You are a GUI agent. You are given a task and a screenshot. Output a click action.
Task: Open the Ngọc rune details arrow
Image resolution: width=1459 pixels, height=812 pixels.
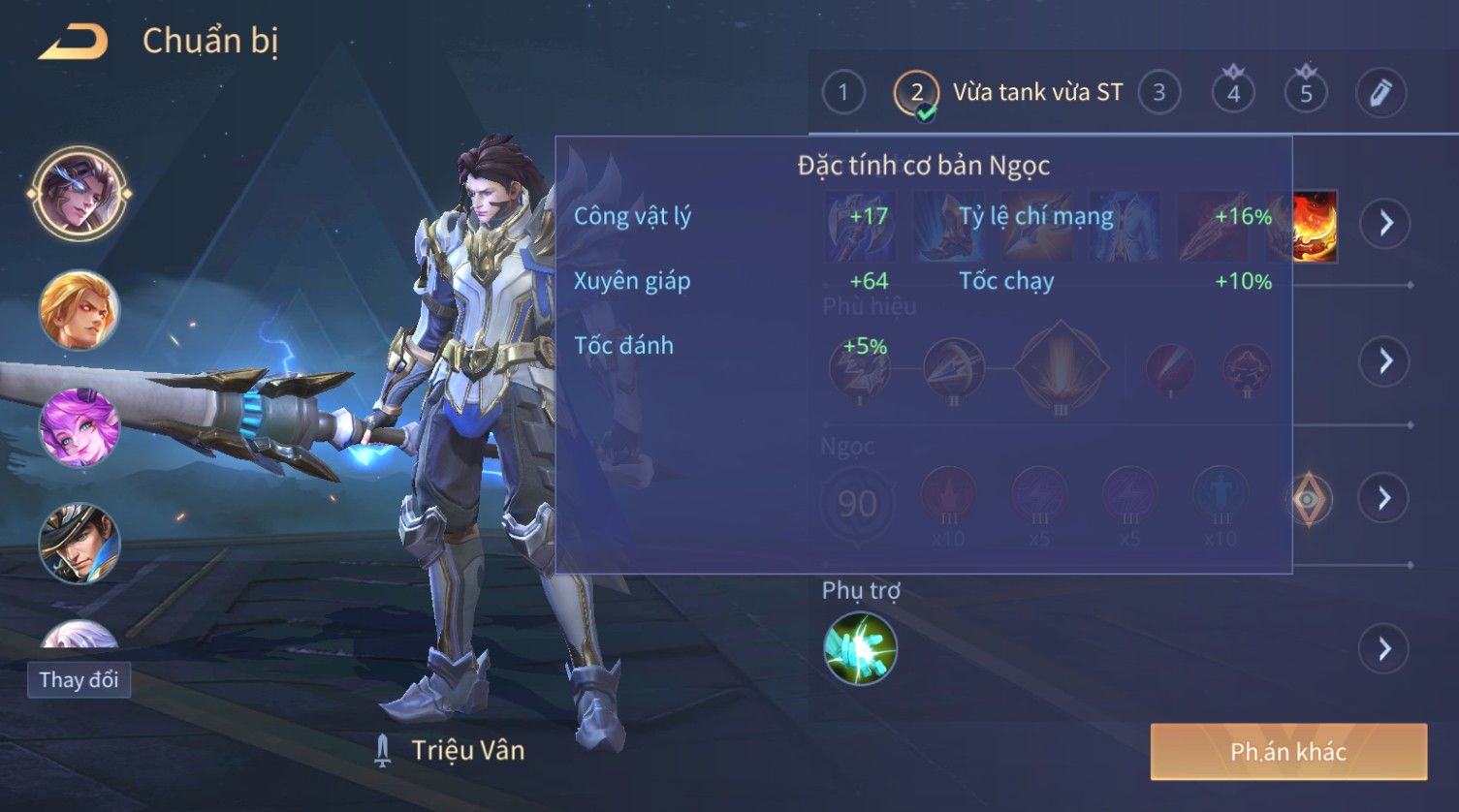pos(1384,498)
